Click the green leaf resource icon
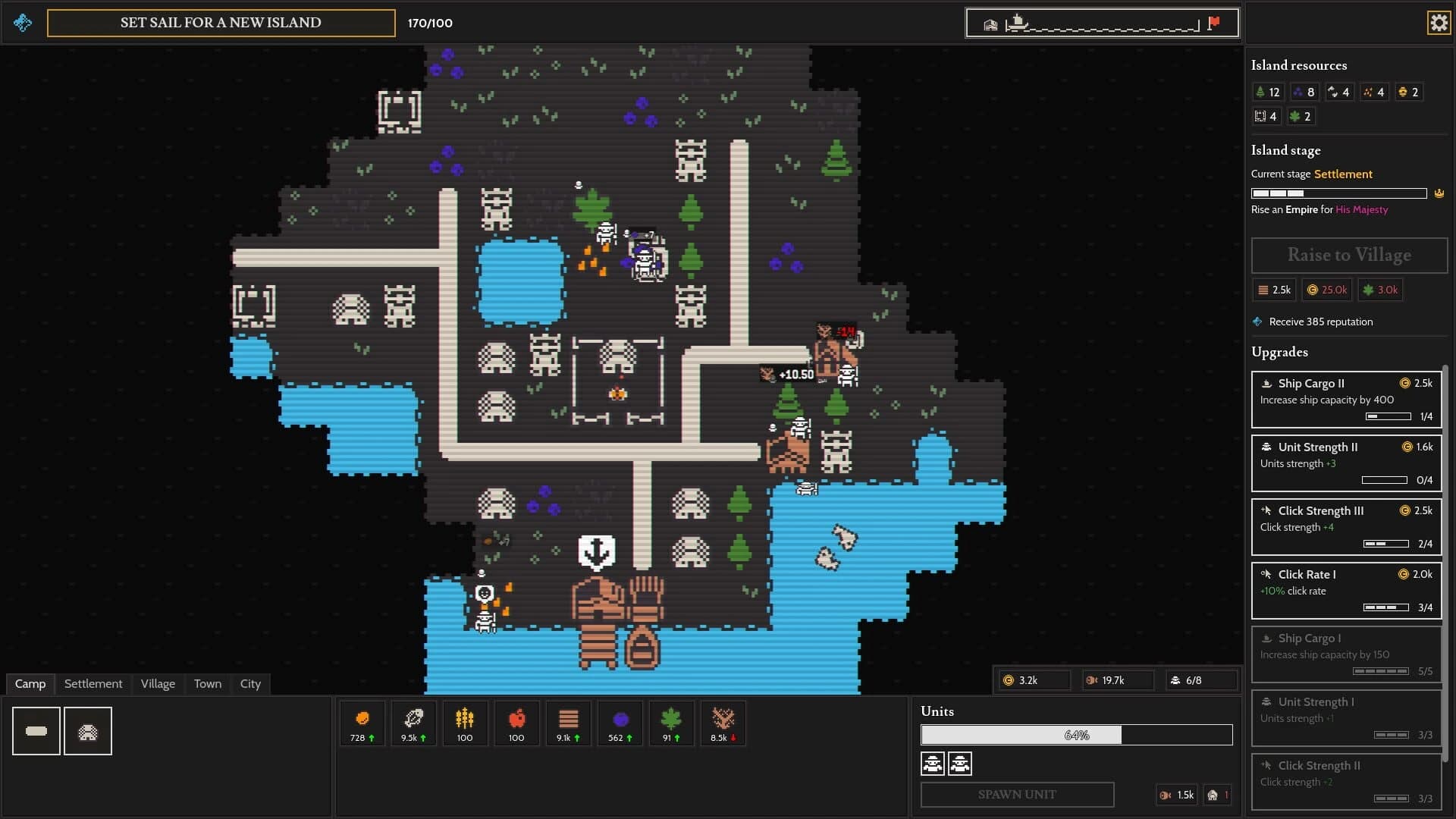Screen dimensions: 1456x819 671,717
